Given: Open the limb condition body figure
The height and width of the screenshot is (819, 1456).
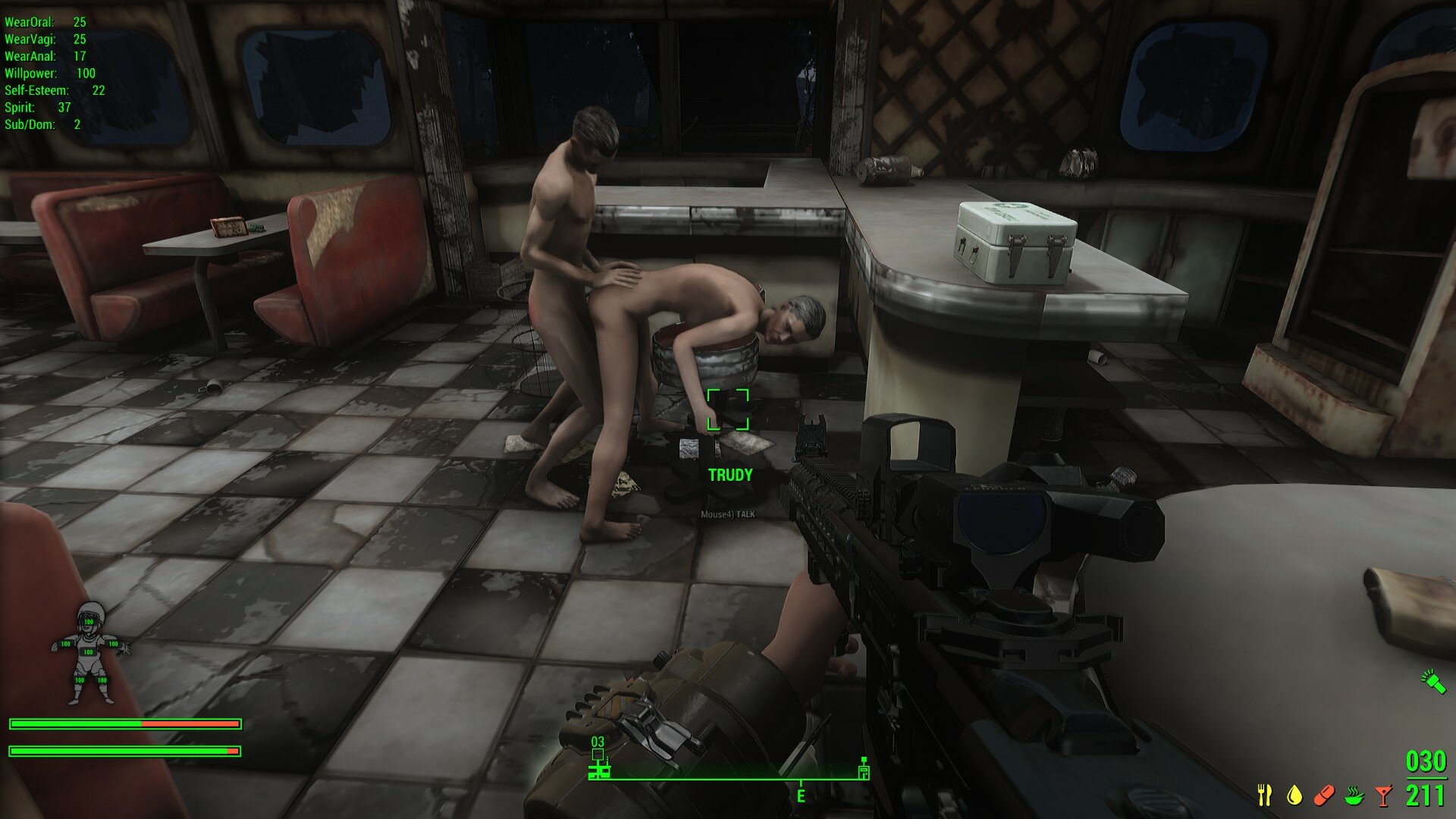Looking at the screenshot, I should tap(90, 652).
